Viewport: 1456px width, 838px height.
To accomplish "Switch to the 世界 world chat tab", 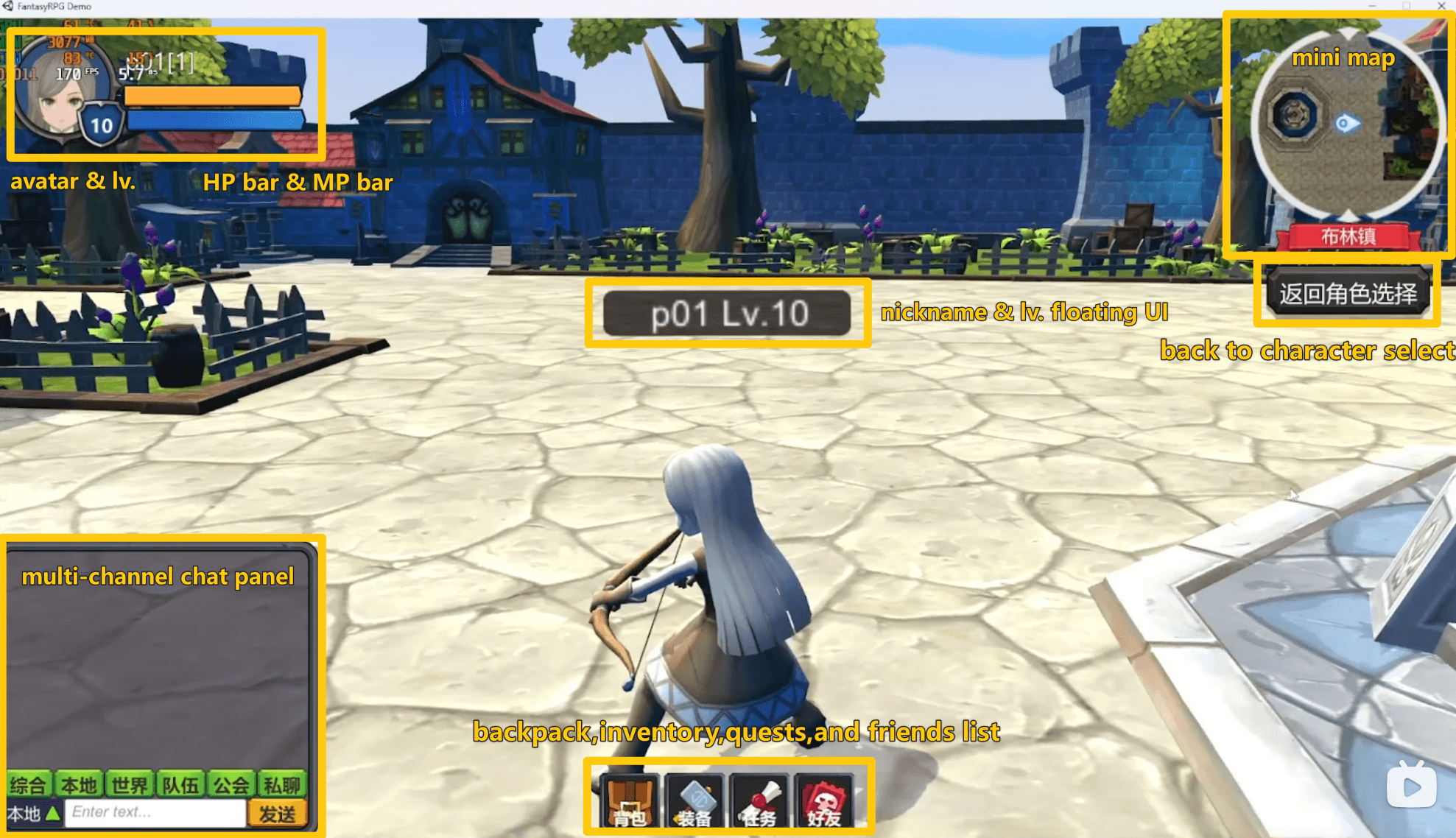I will [x=131, y=784].
